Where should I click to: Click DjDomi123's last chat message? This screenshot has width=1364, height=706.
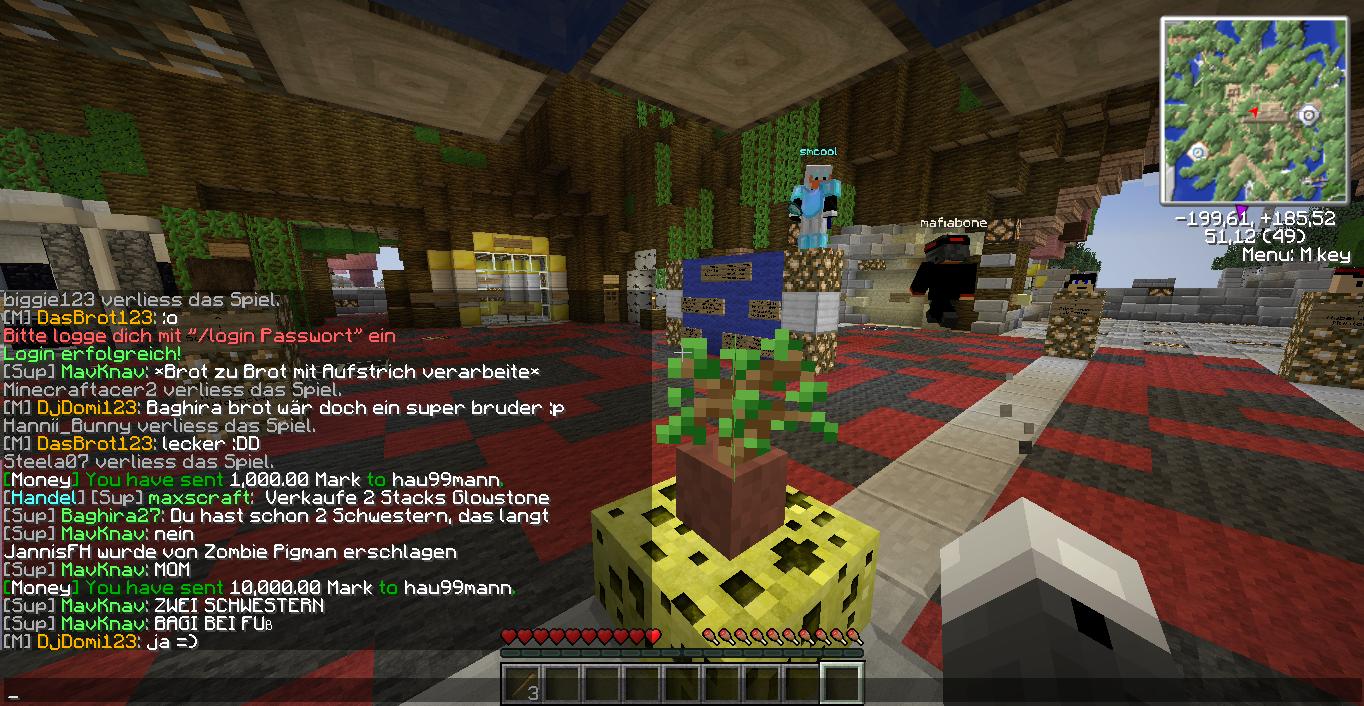[101, 642]
